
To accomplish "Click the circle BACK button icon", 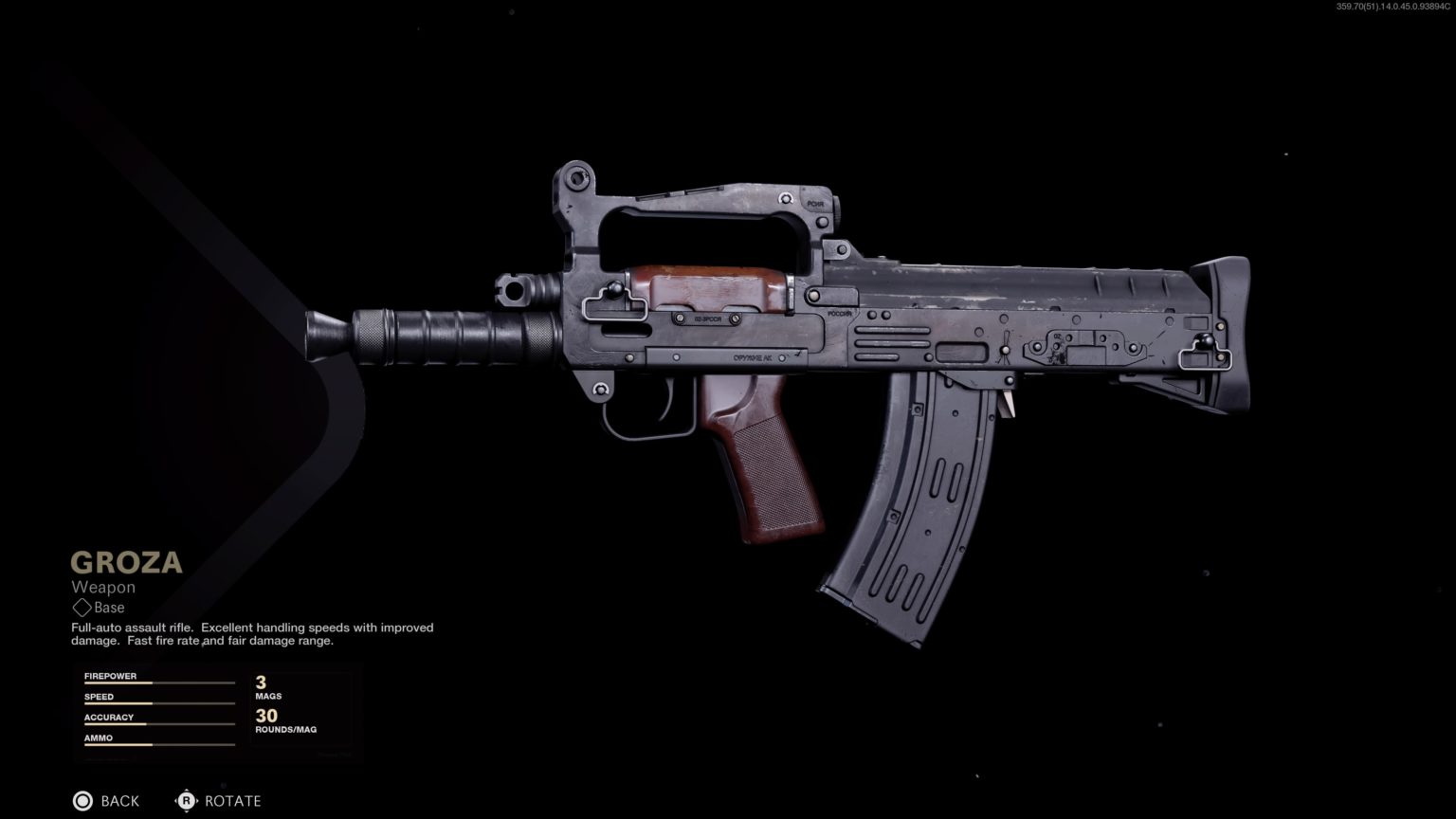I will pyautogui.click(x=83, y=801).
